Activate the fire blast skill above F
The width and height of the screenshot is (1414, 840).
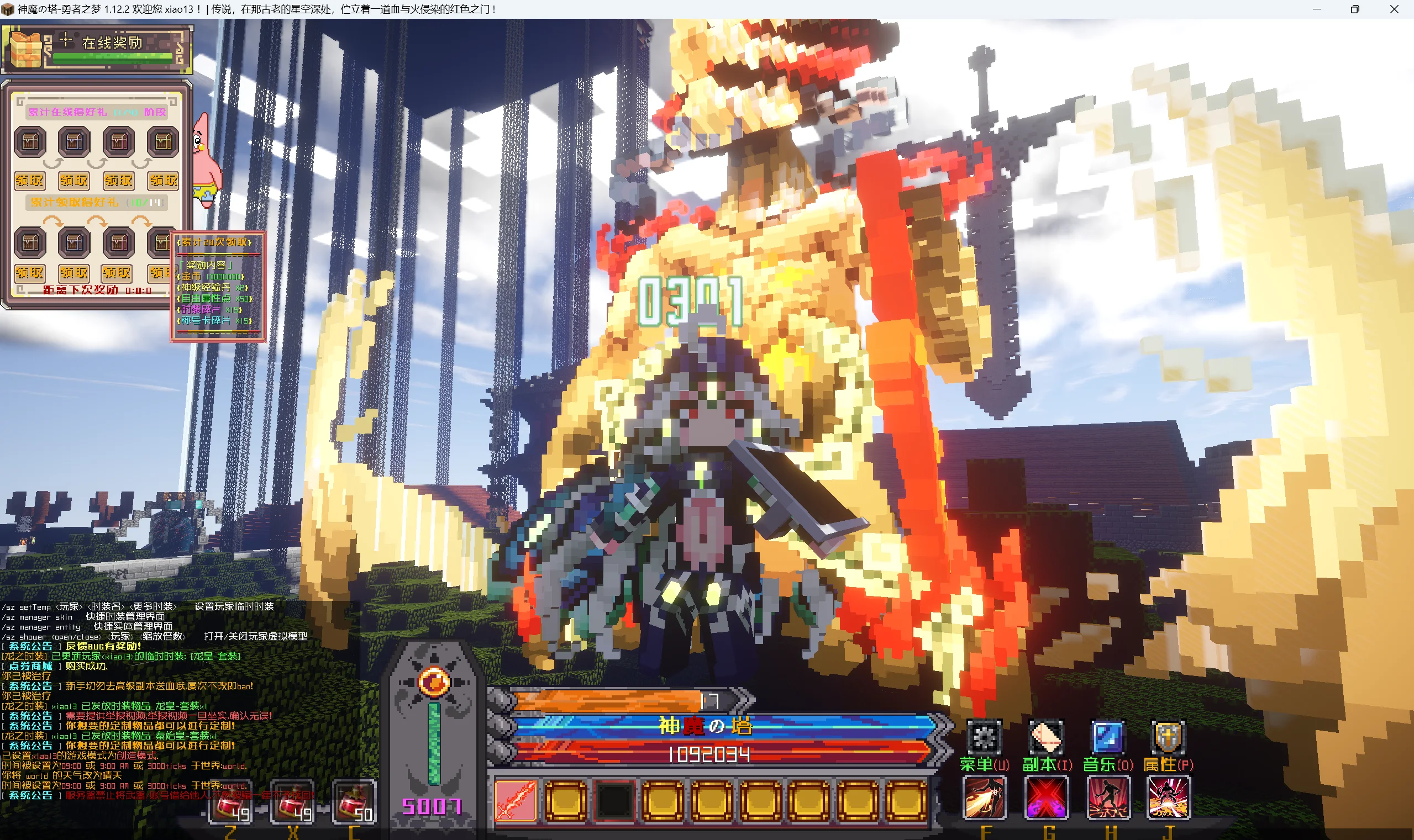click(x=984, y=797)
